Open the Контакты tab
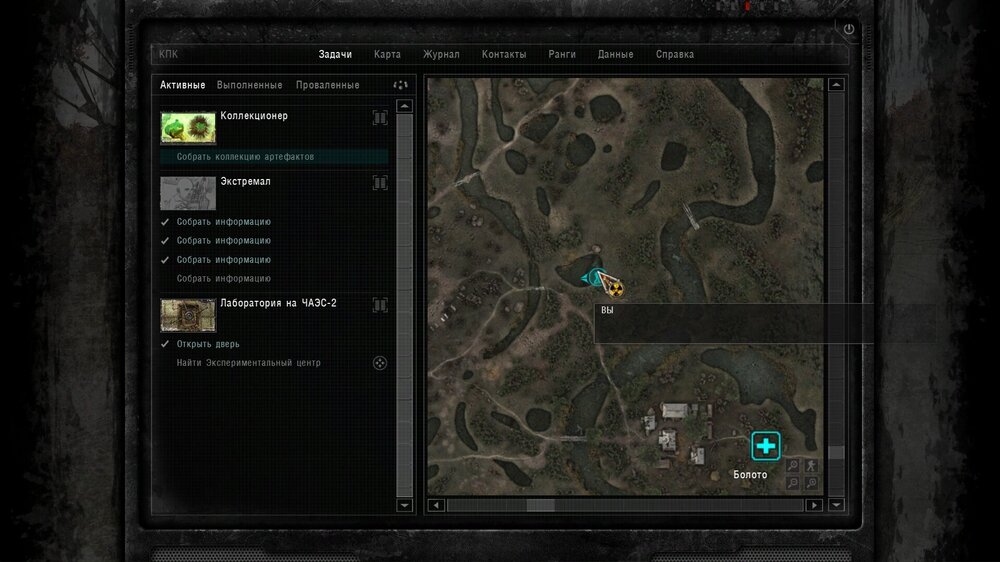Image resolution: width=1000 pixels, height=562 pixels. click(x=504, y=55)
